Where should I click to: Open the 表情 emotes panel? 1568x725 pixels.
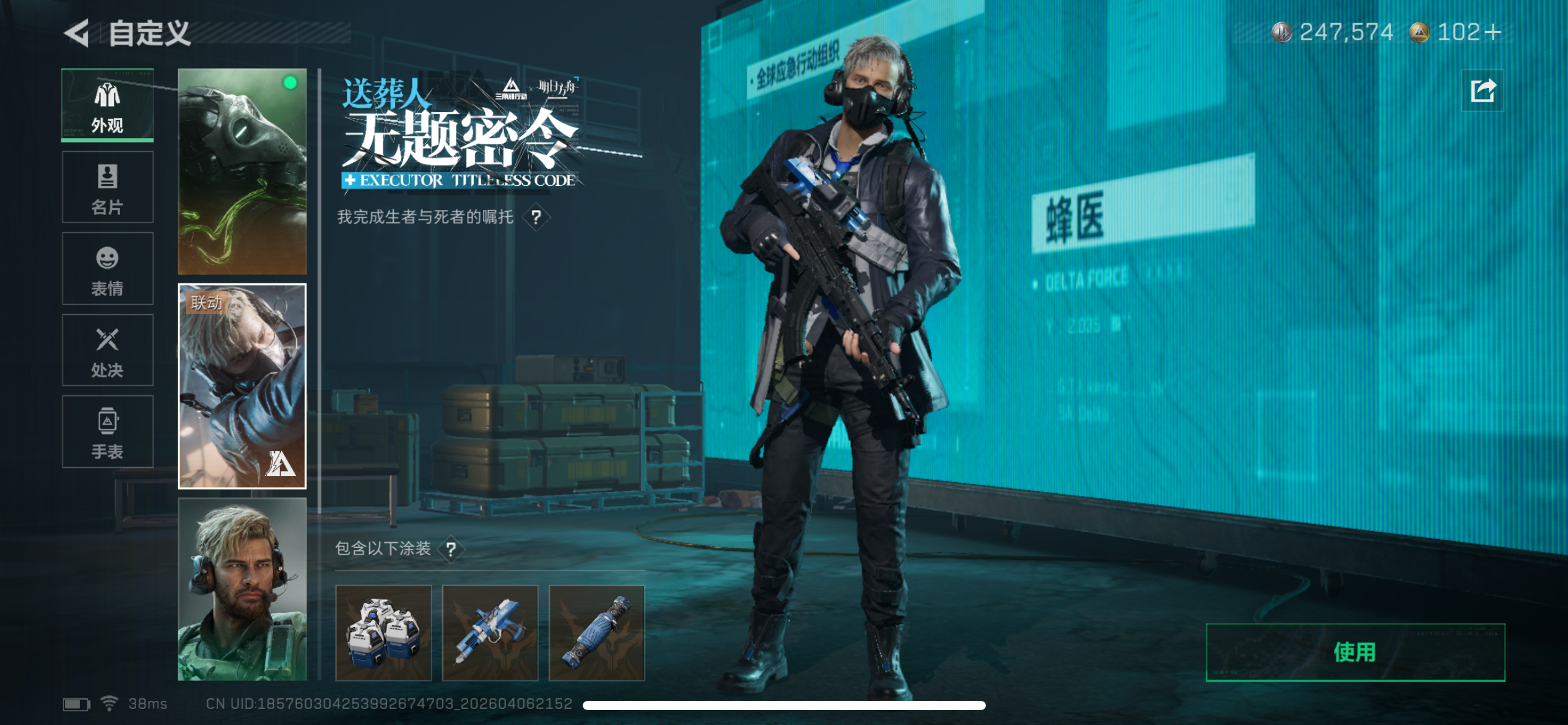107,268
